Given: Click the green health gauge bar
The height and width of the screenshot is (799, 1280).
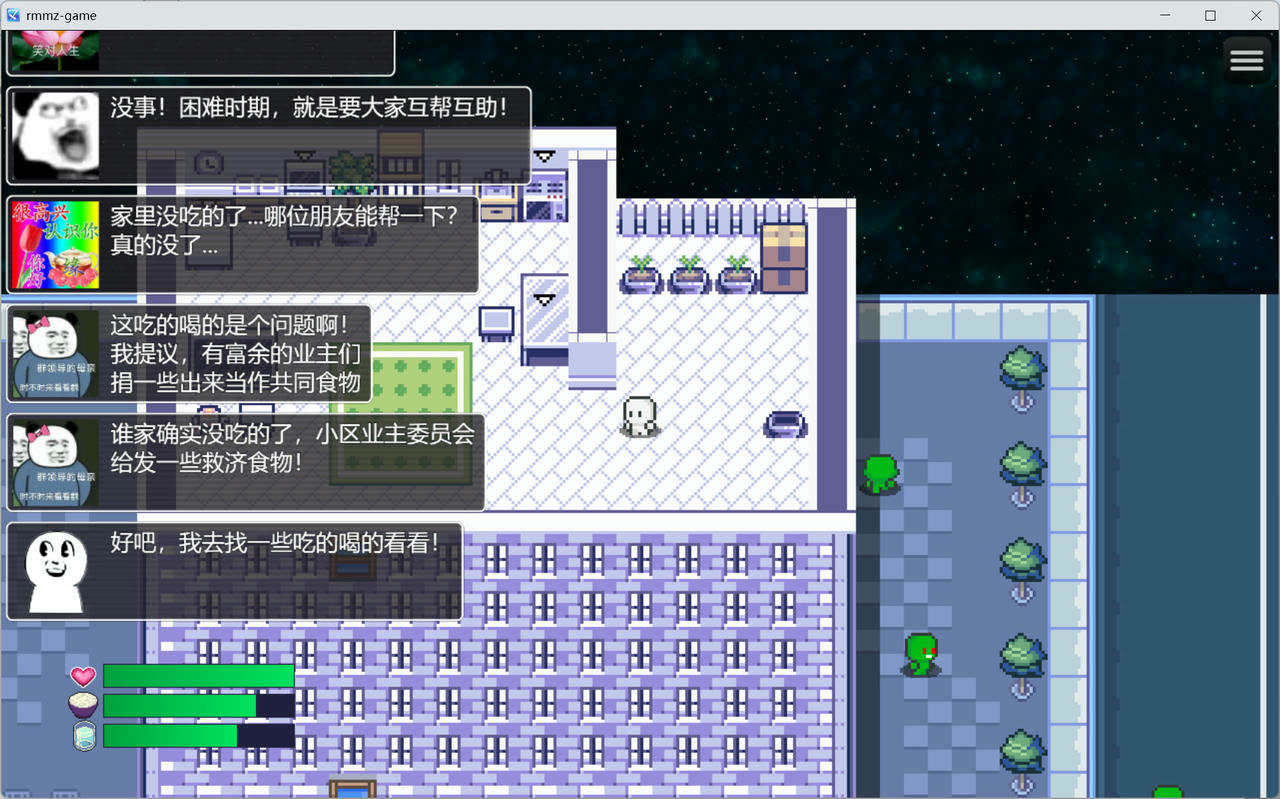Looking at the screenshot, I should pyautogui.click(x=198, y=675).
